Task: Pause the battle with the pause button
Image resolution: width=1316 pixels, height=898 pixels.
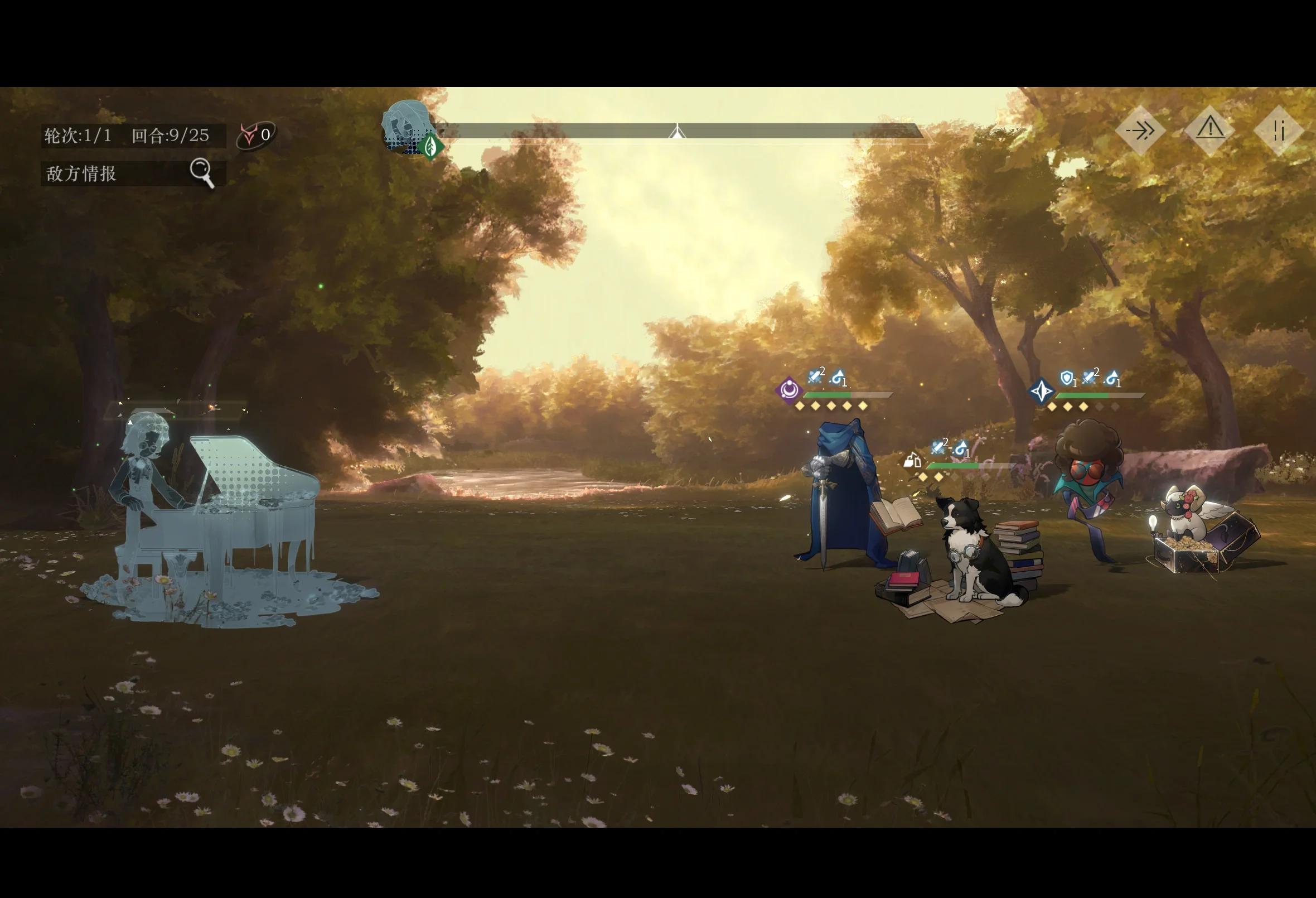Action: 1279,131
